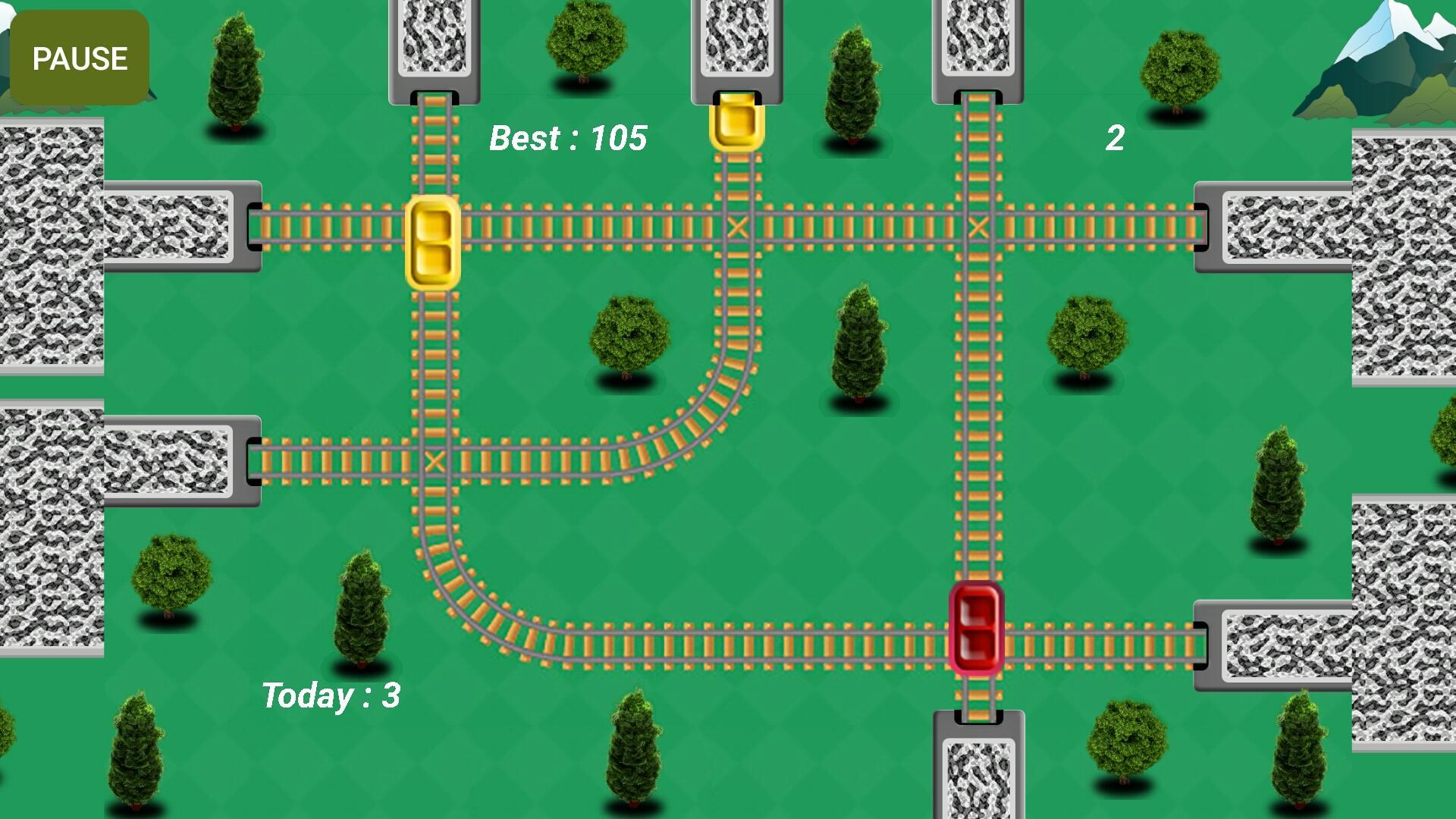
Task: Flip the X junction on the lower-left horizontal track
Action: pyautogui.click(x=435, y=460)
